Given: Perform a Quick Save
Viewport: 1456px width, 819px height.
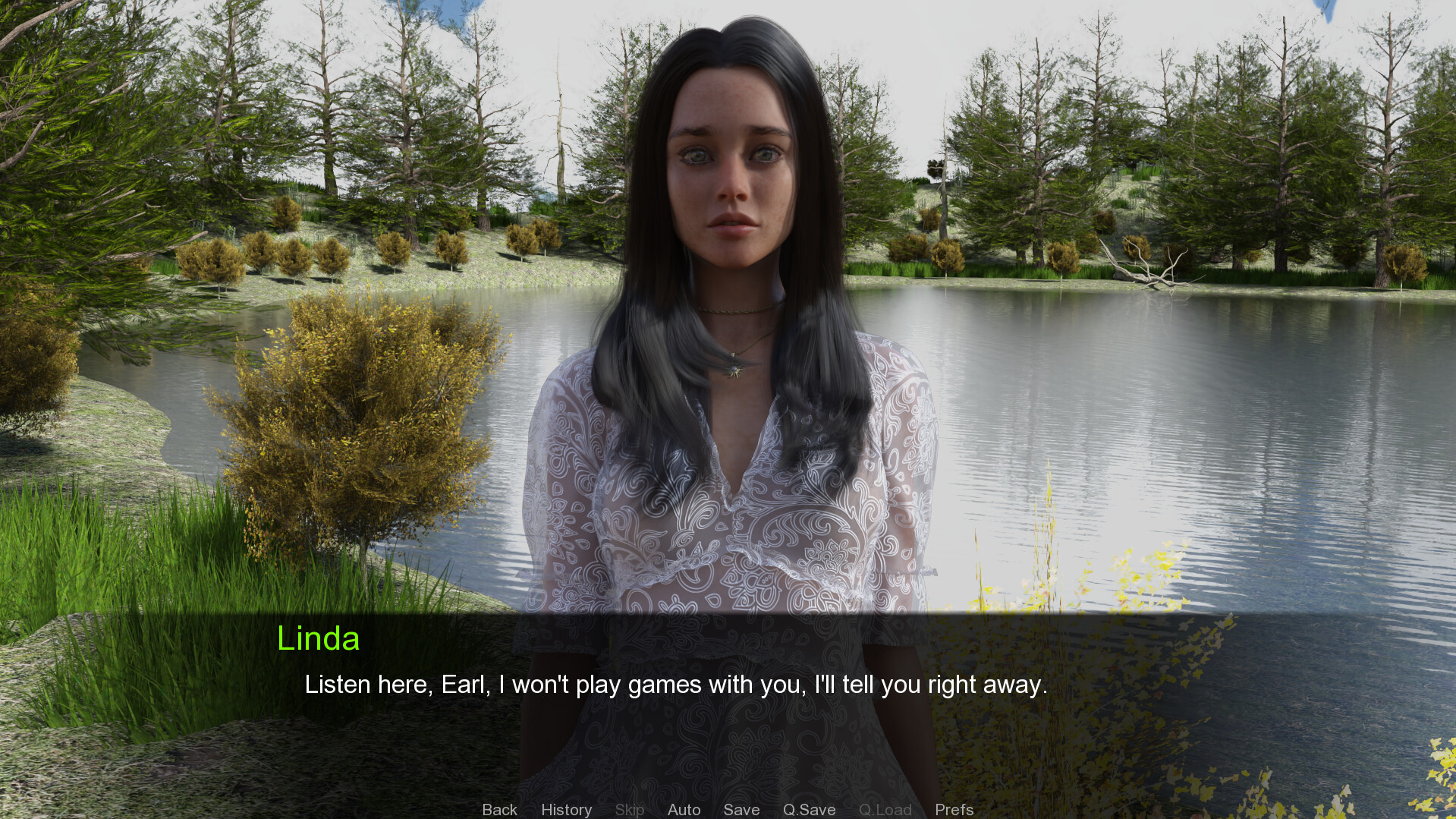Looking at the screenshot, I should [809, 809].
